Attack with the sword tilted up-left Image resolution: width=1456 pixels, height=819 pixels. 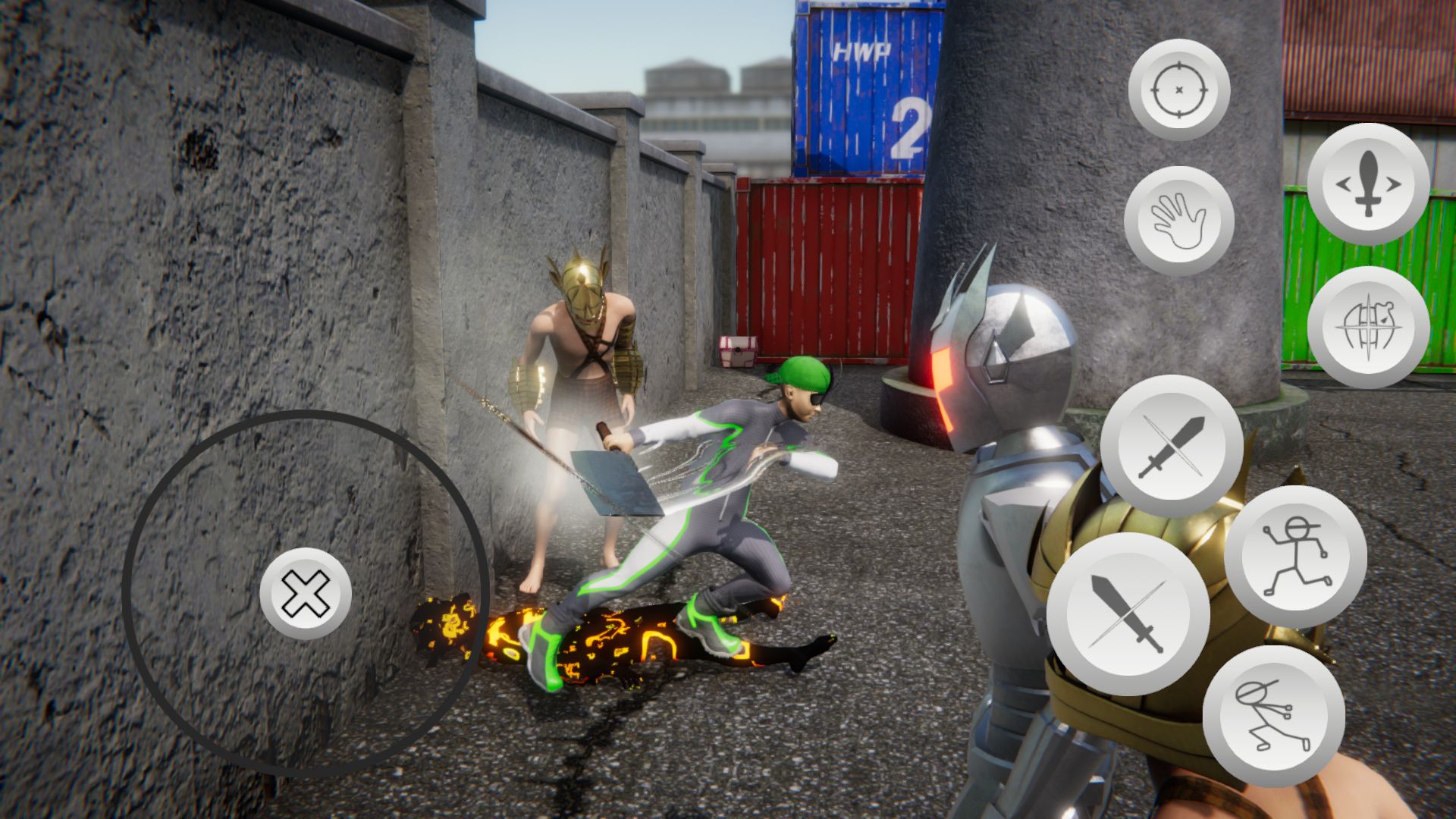(x=1128, y=613)
